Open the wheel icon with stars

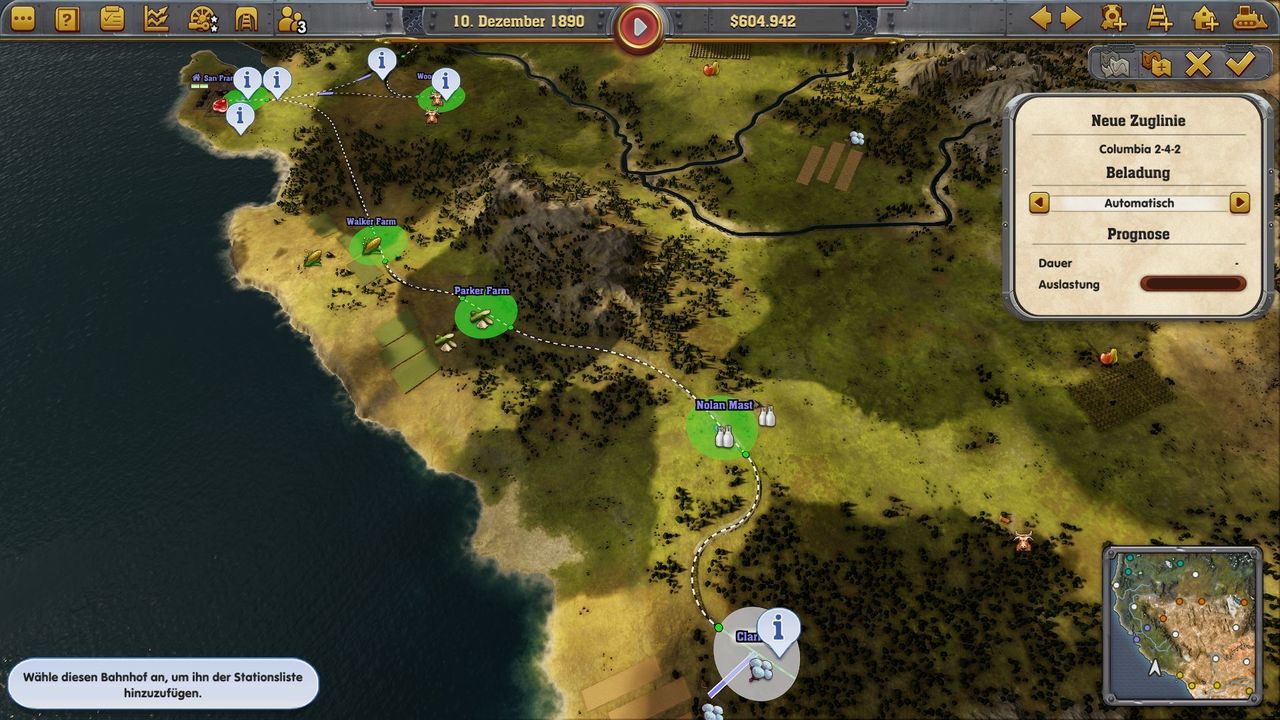201,18
